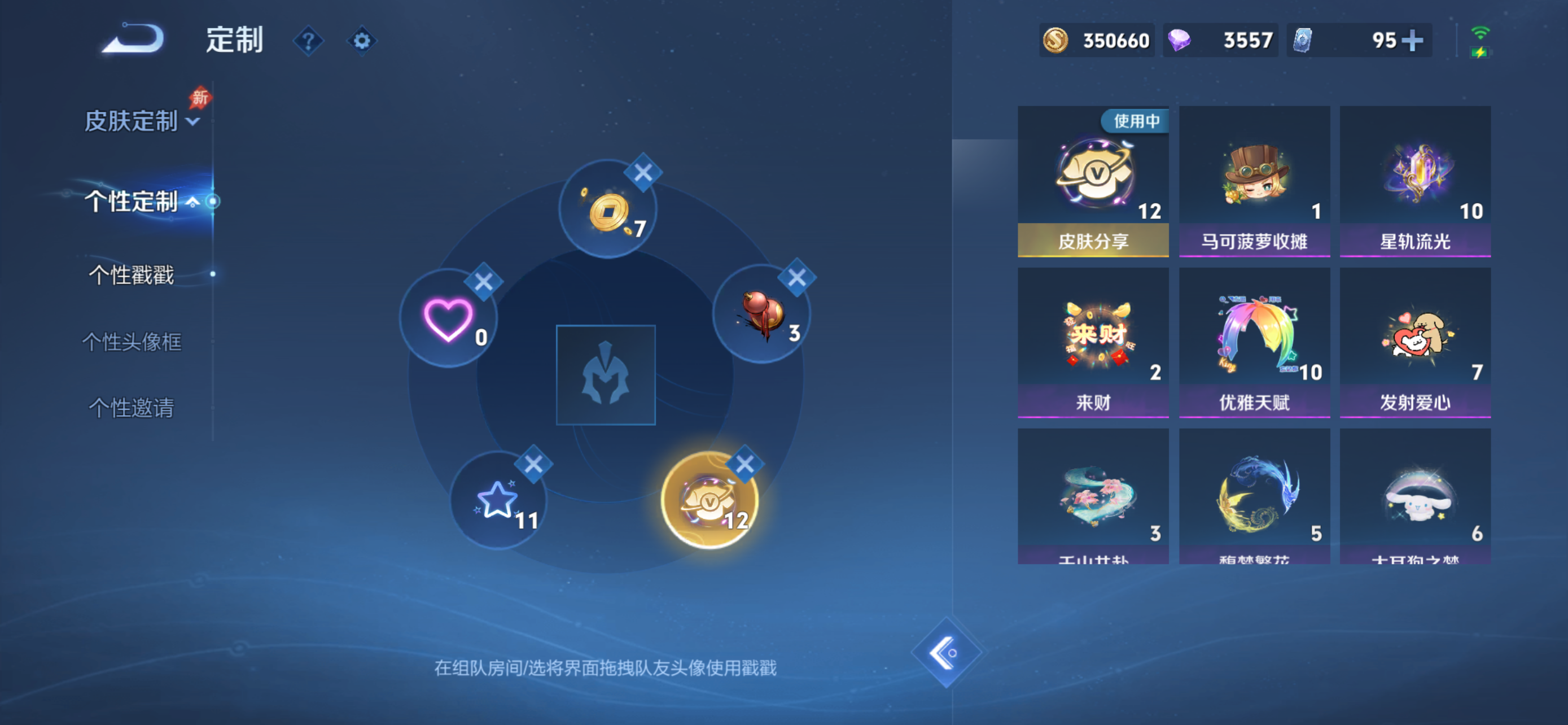Click the diamond currency icon
The width and height of the screenshot is (1568, 725).
1180,40
